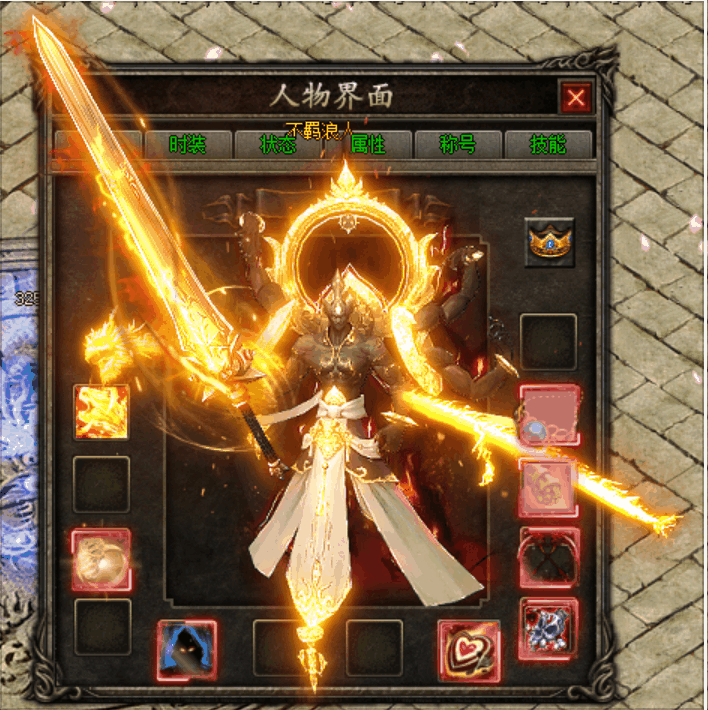This screenshot has width=708, height=710.
Task: Choose the golden orb equipment slot
Action: coord(101,559)
